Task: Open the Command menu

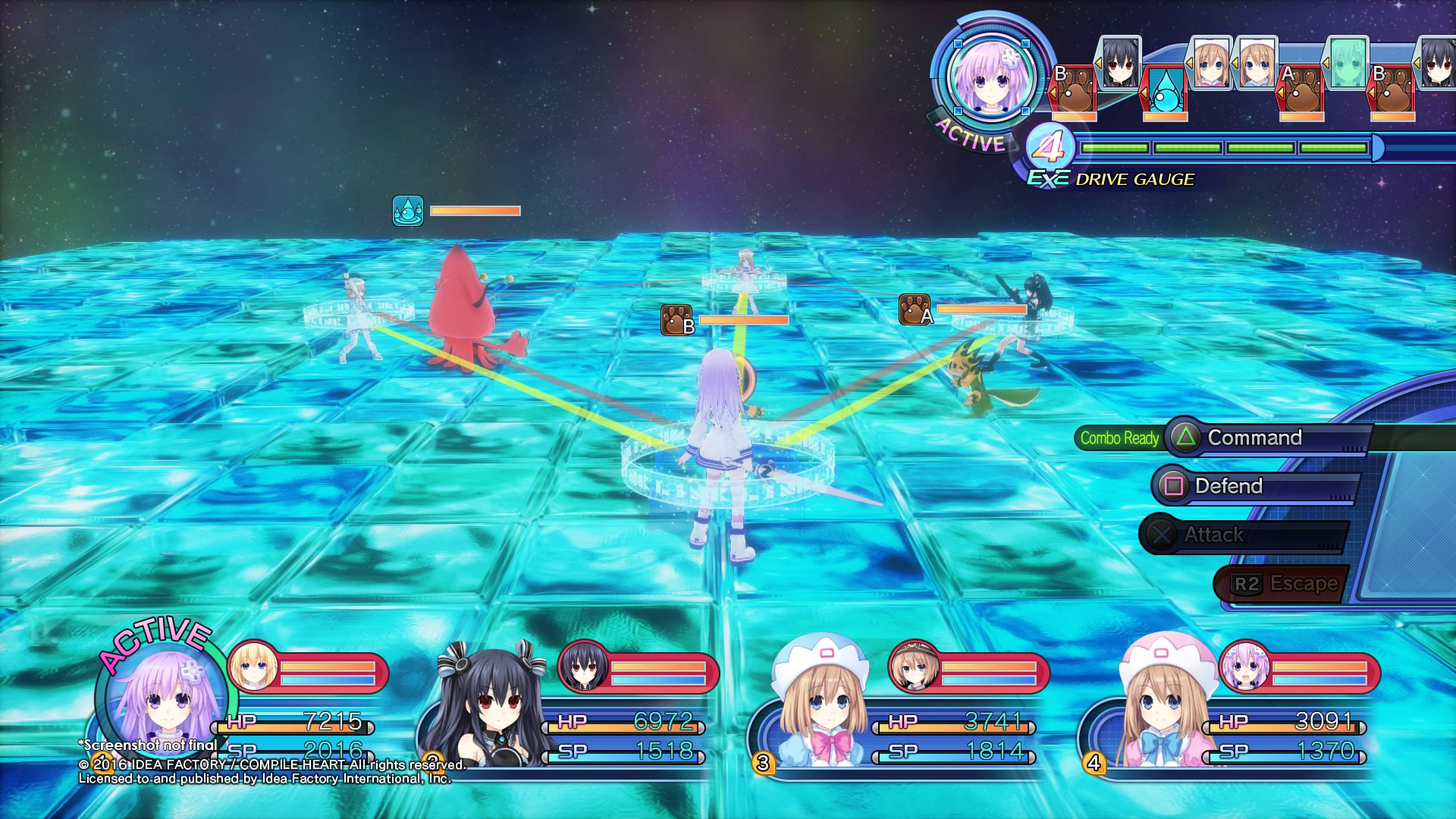Action: 1254,438
